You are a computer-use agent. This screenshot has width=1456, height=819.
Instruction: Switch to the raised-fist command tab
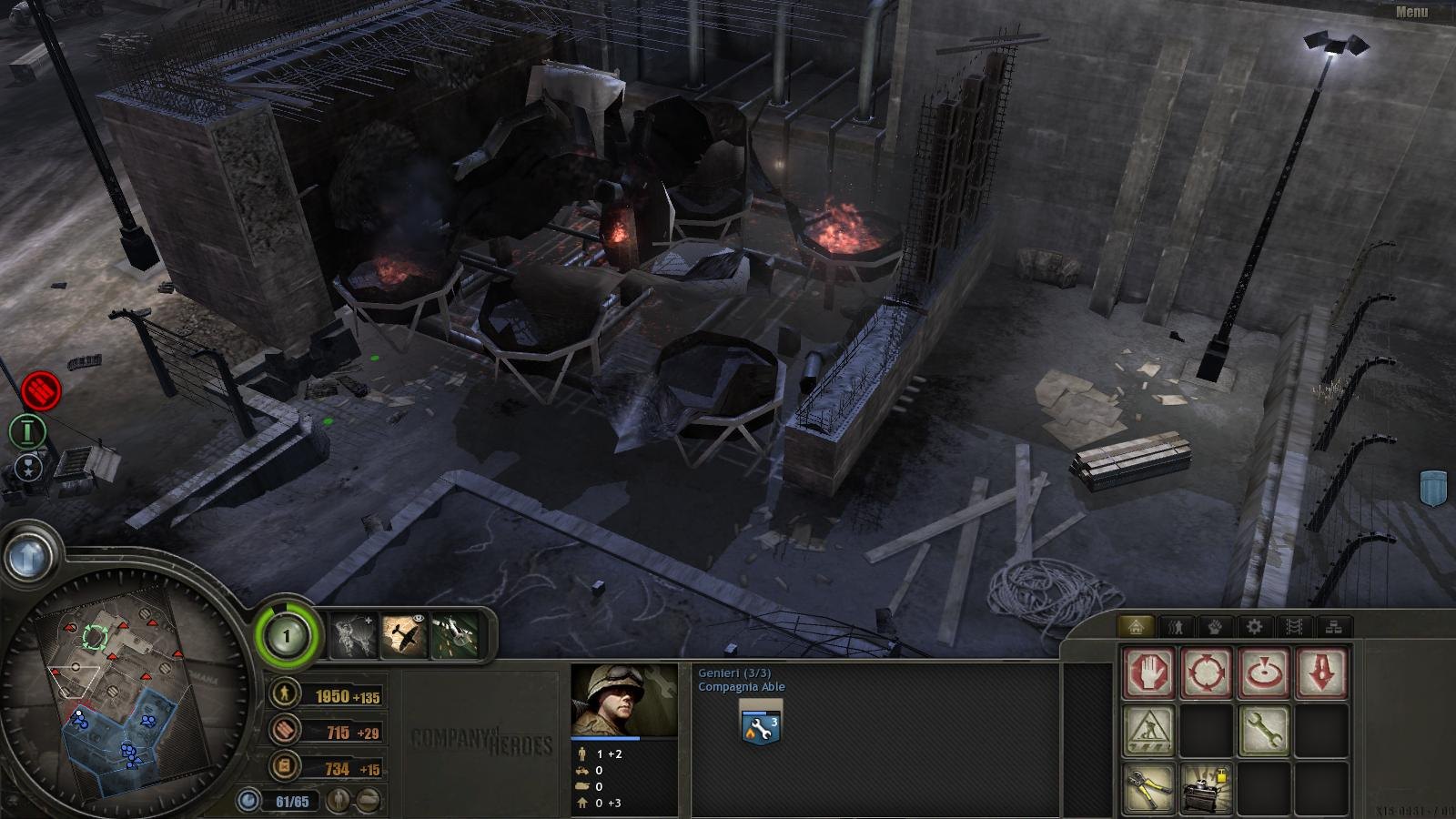pos(1215,626)
